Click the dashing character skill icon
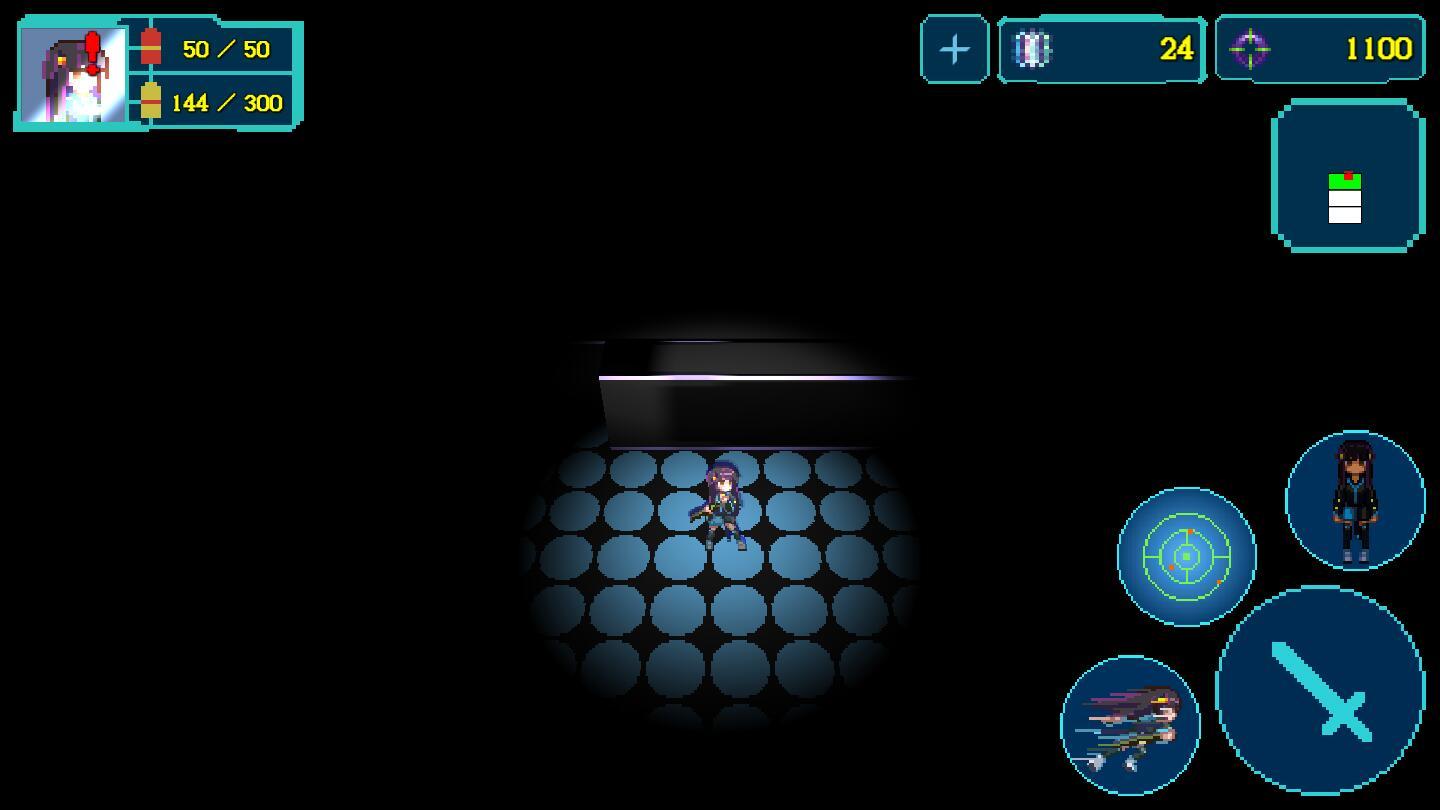This screenshot has width=1440, height=810. (x=1130, y=722)
